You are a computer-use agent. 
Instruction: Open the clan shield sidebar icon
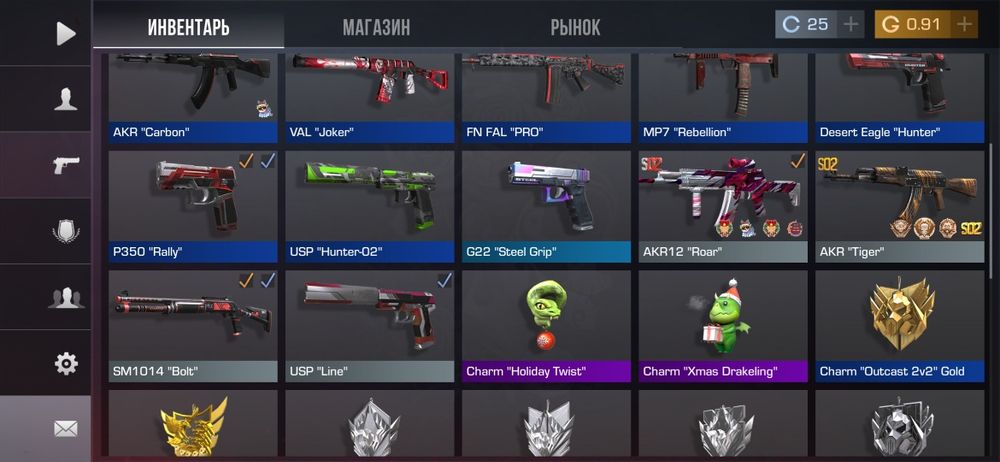click(x=65, y=231)
